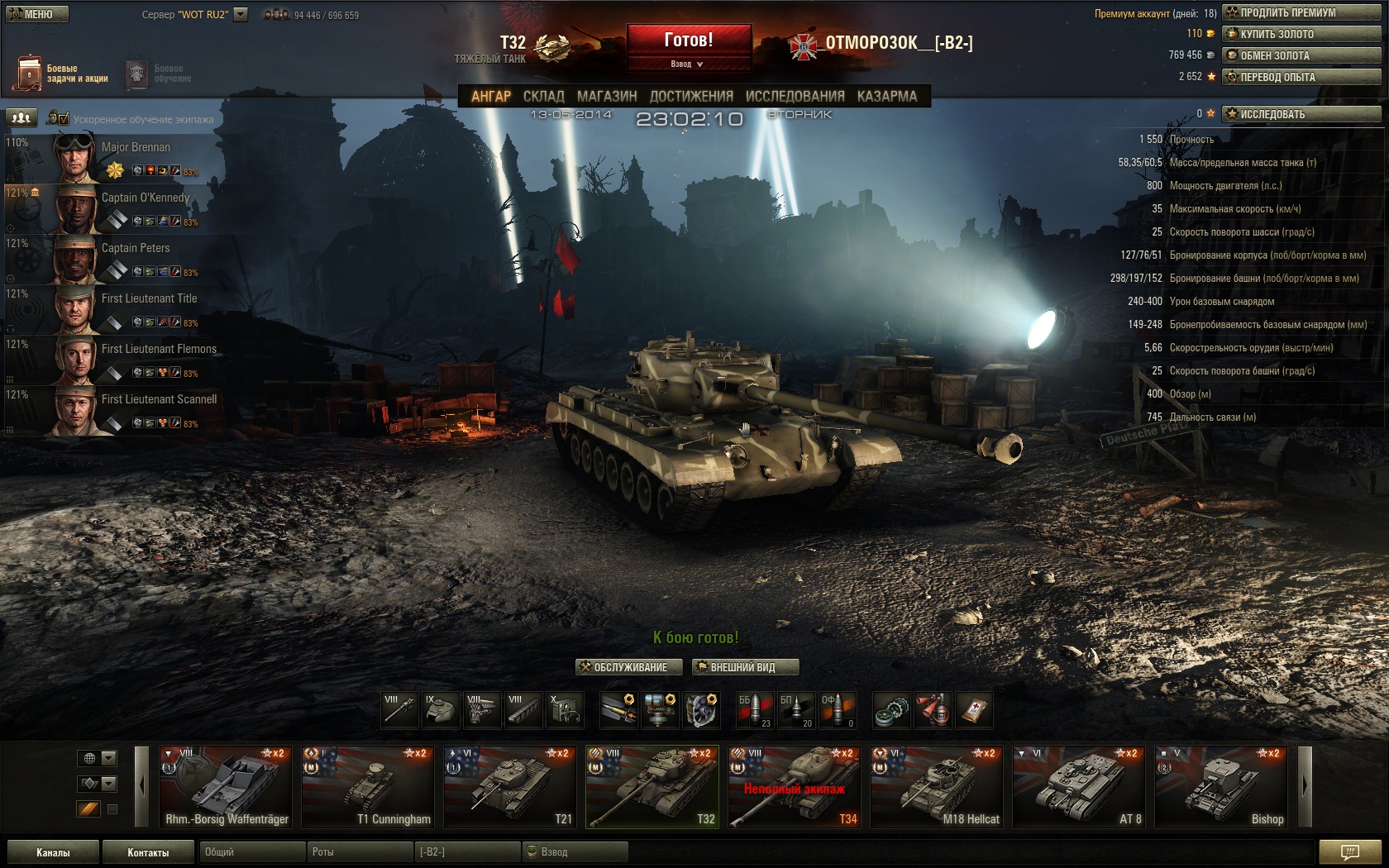
Task: Switch to the Склад tab
Action: point(543,96)
